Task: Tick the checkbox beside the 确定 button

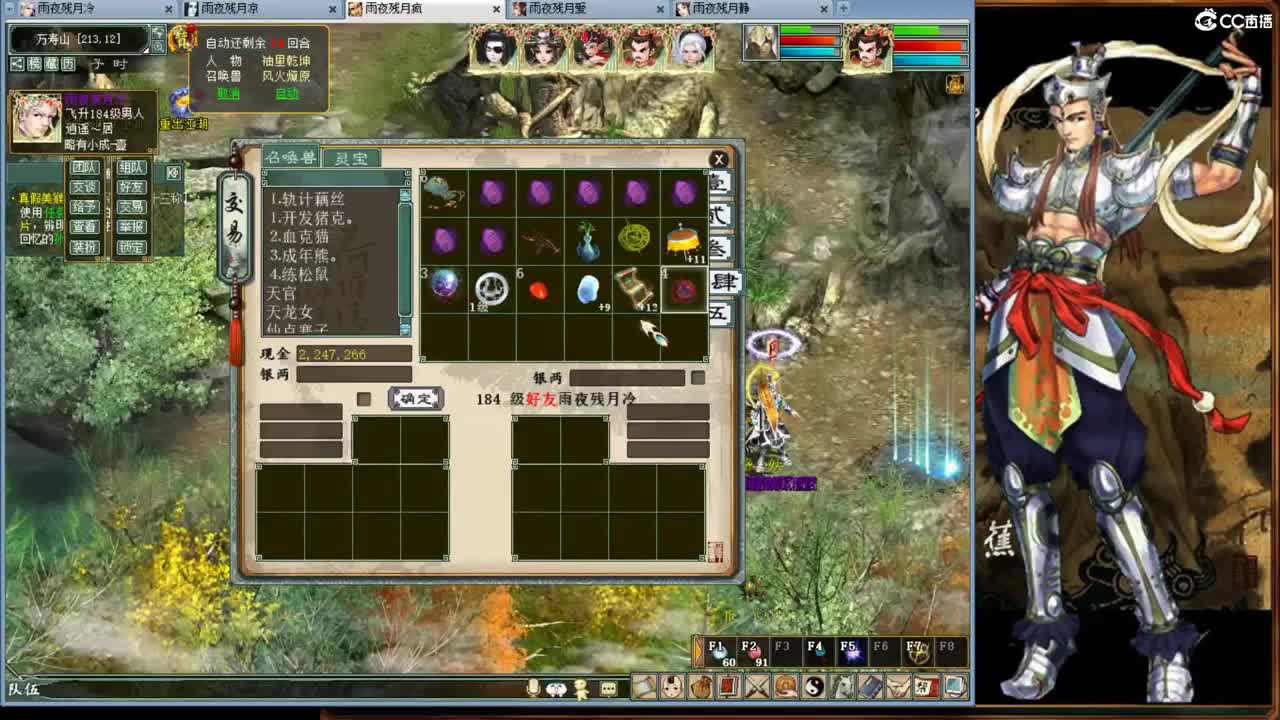Action: point(364,397)
